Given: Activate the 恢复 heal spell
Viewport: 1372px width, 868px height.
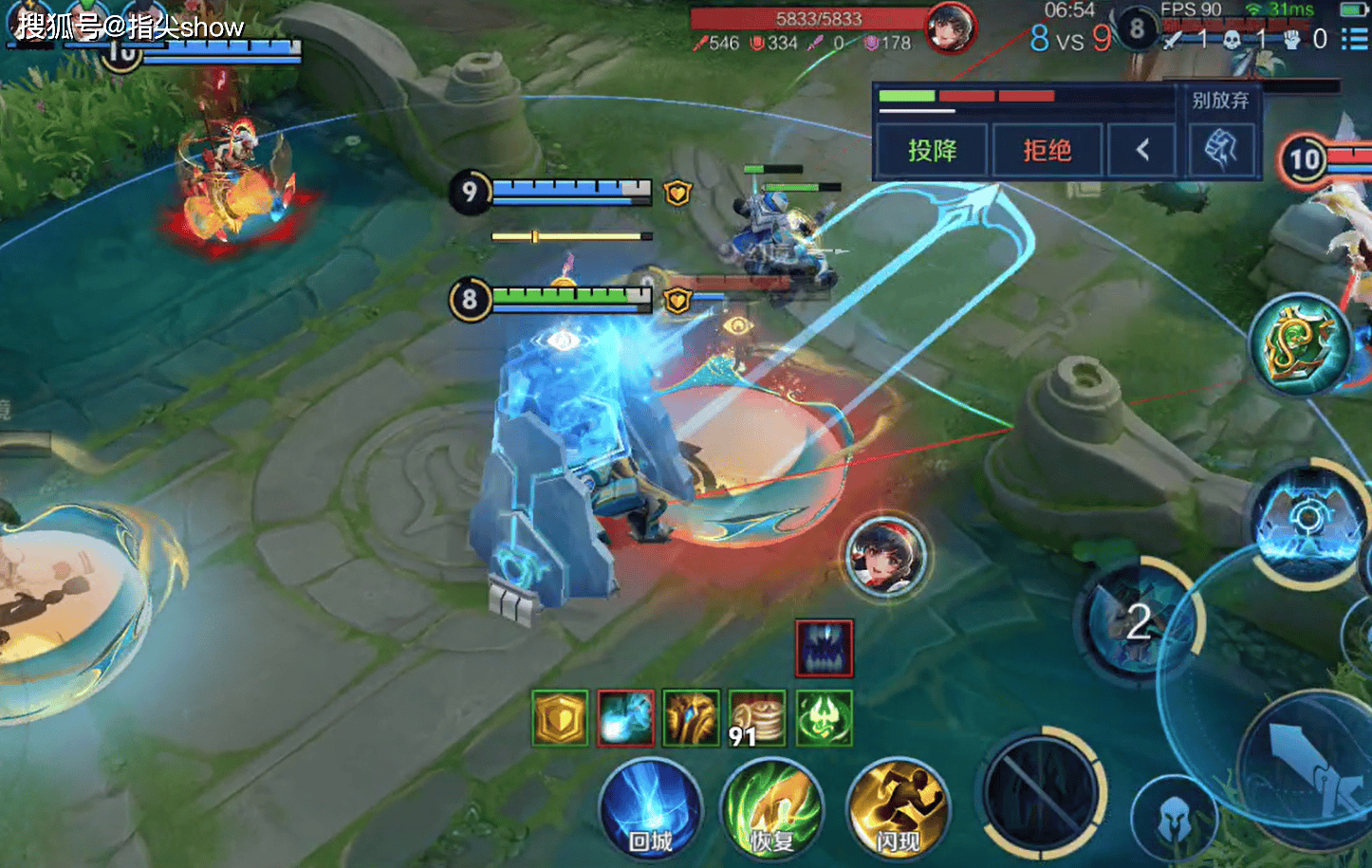Looking at the screenshot, I should click(772, 811).
